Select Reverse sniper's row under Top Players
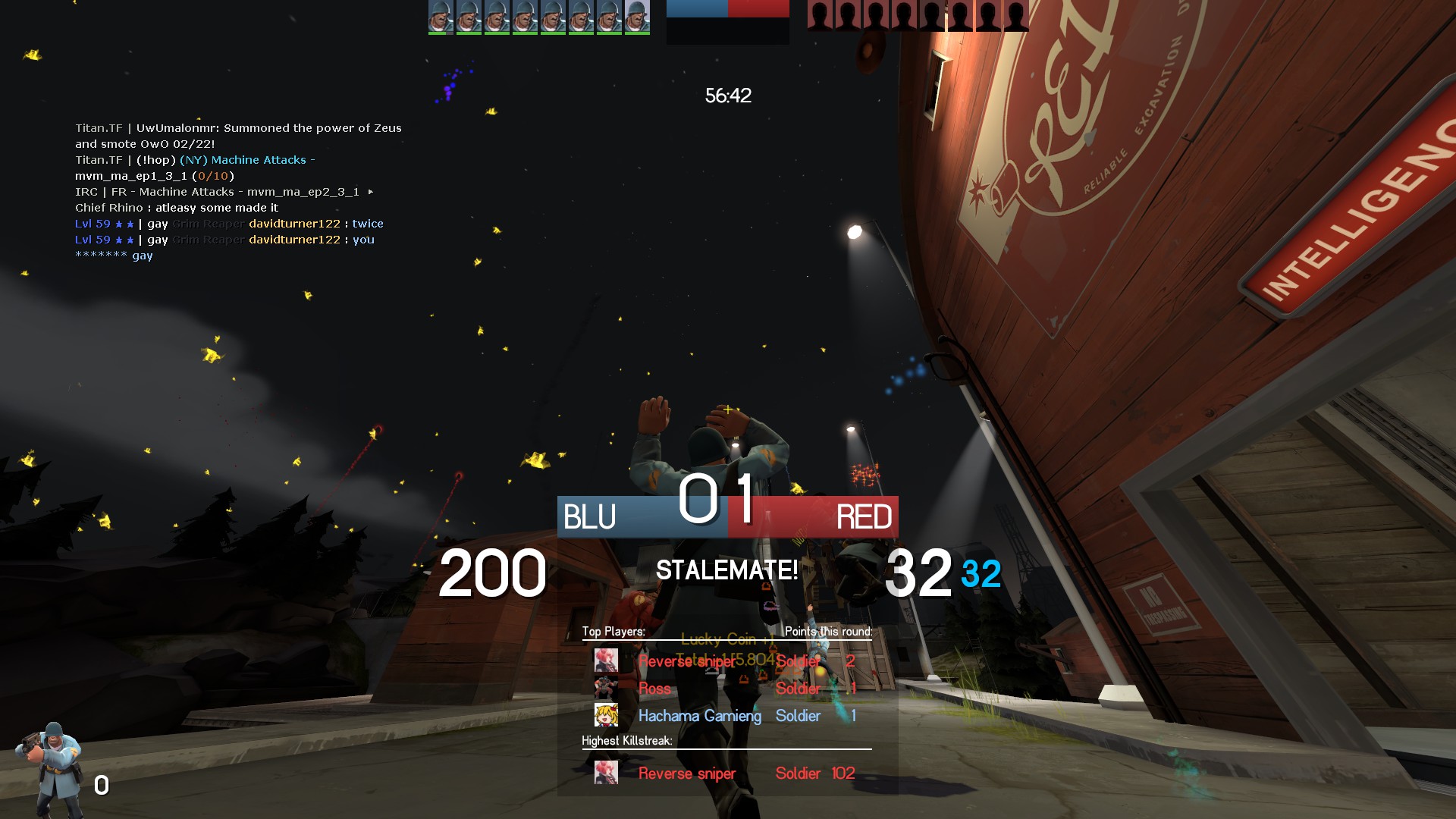1456x819 pixels. click(726, 661)
